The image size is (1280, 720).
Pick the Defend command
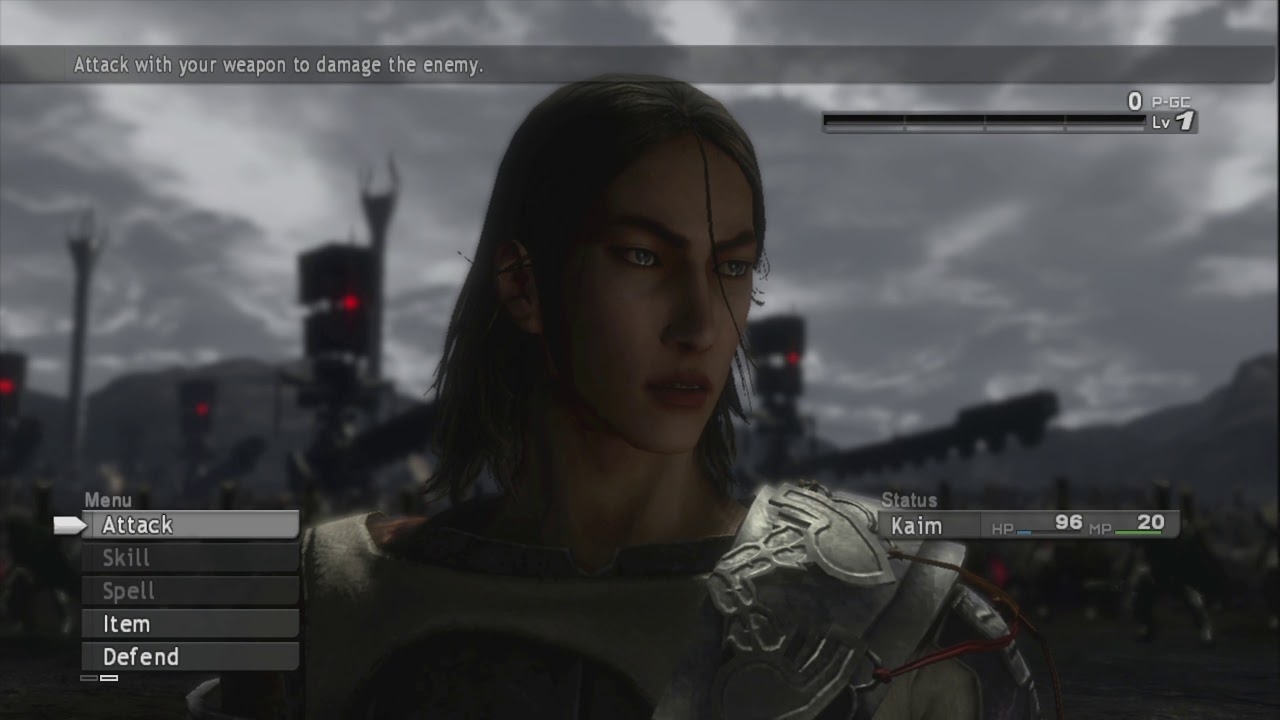(x=190, y=657)
